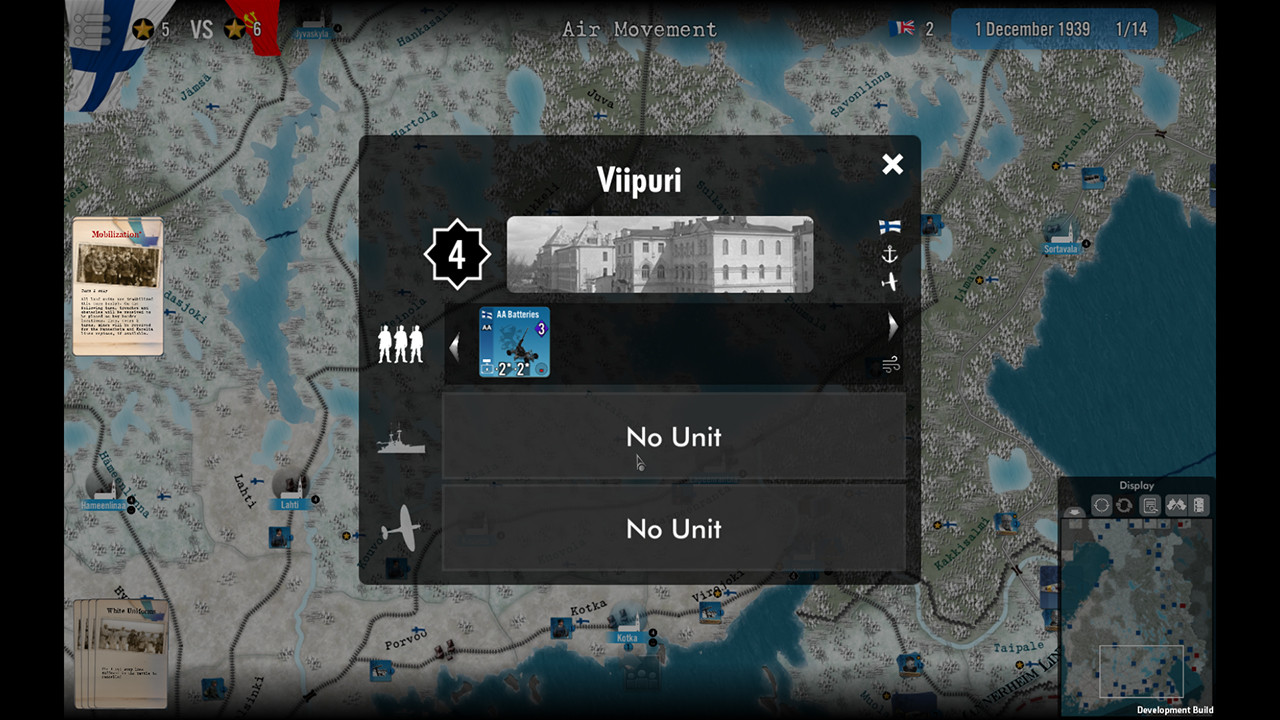This screenshot has height=720, width=1280.
Task: Expand the unit list with the right chevron
Action: pyautogui.click(x=891, y=325)
